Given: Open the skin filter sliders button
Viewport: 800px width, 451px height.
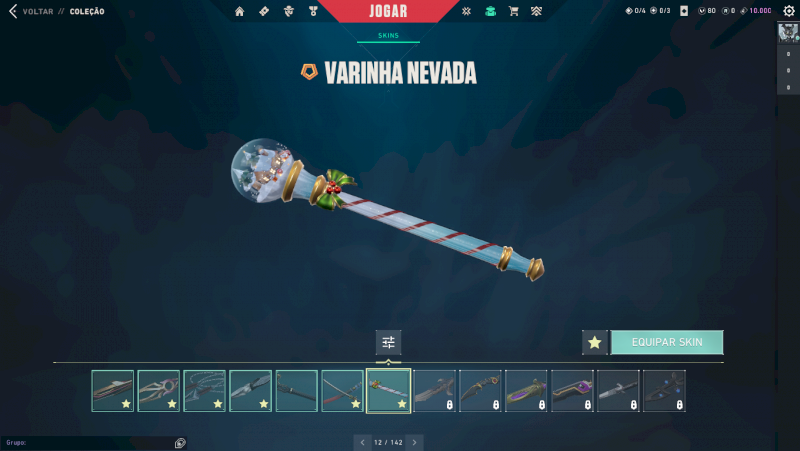Looking at the screenshot, I should (x=388, y=342).
